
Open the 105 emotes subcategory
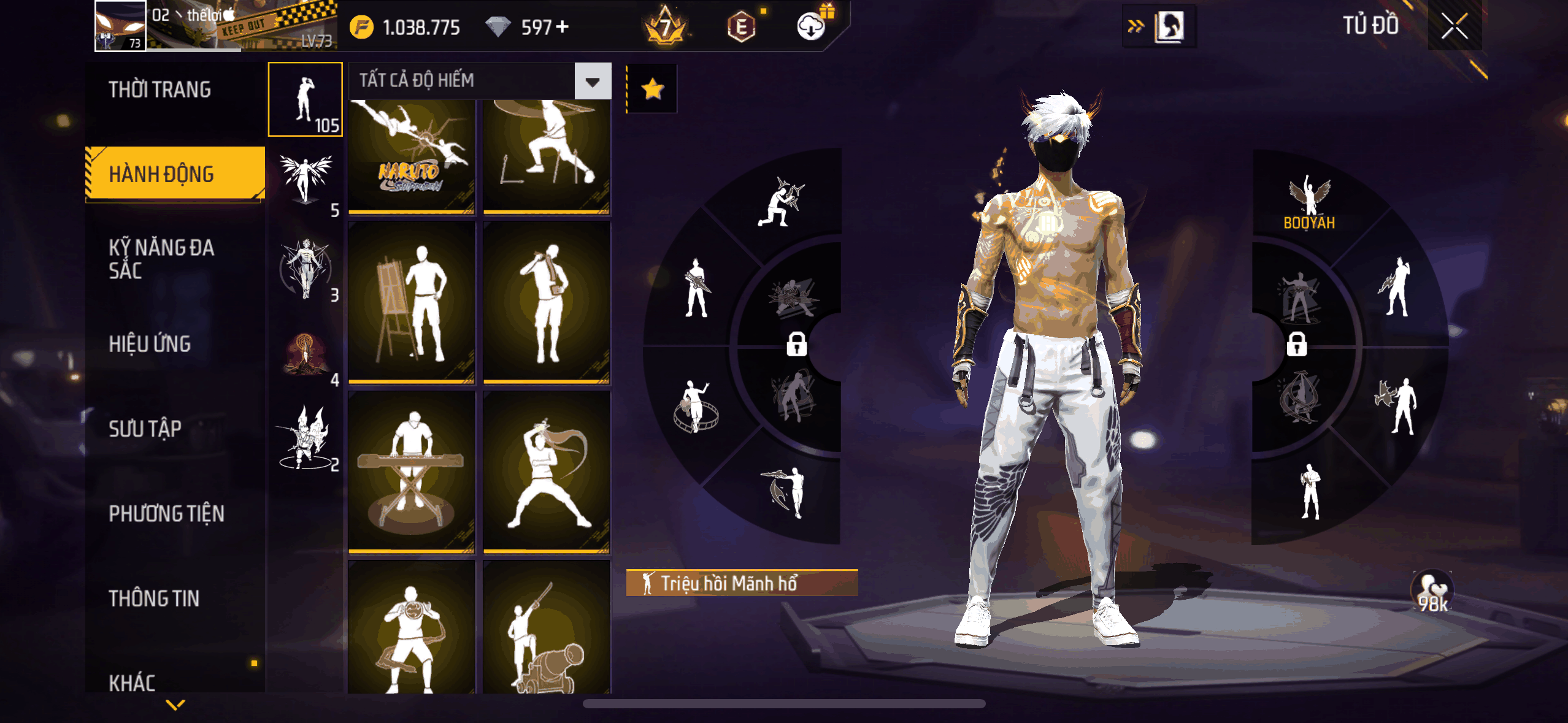[x=305, y=99]
